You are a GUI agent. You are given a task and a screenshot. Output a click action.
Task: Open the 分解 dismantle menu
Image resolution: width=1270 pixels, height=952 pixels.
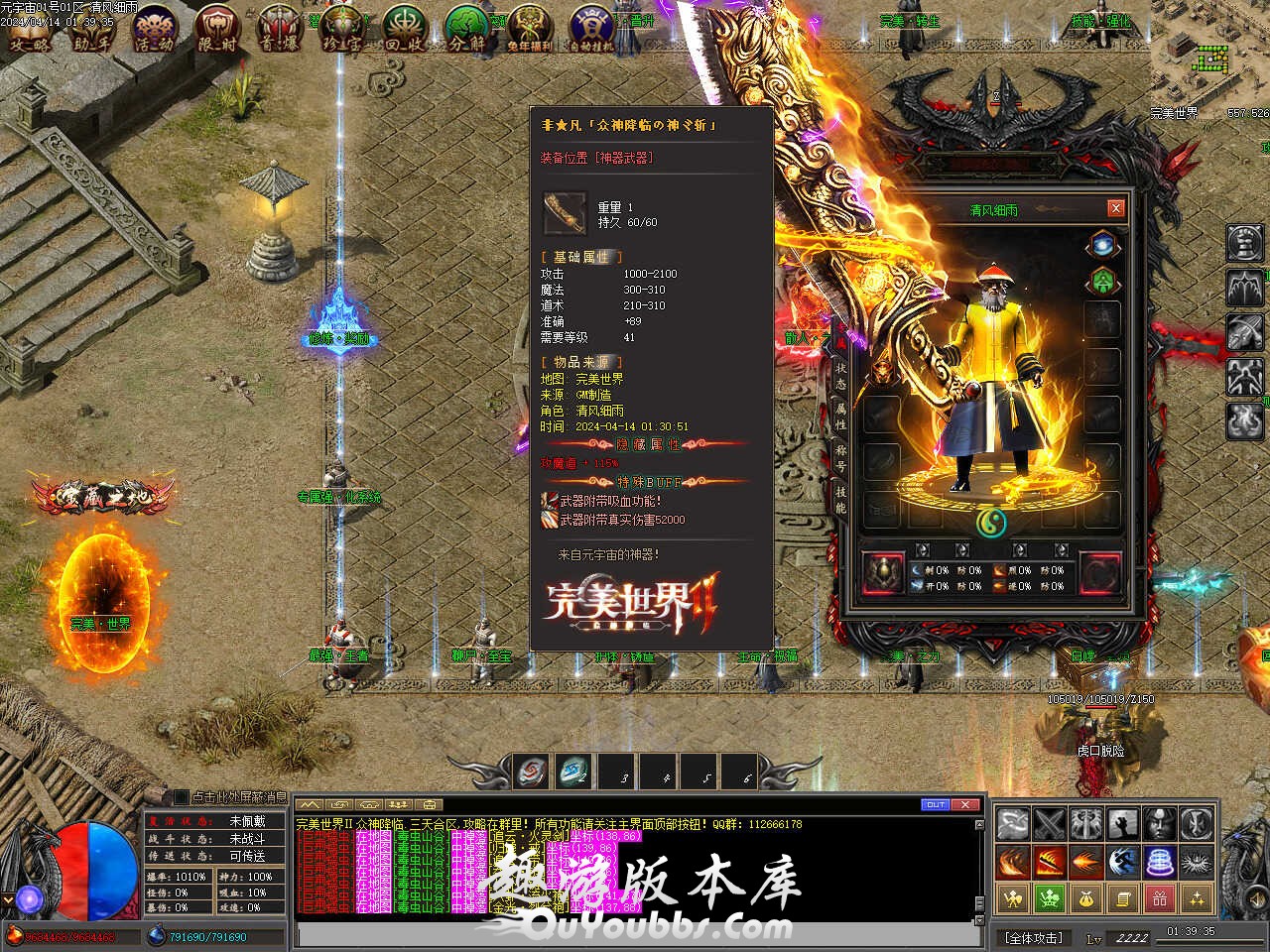(466, 28)
